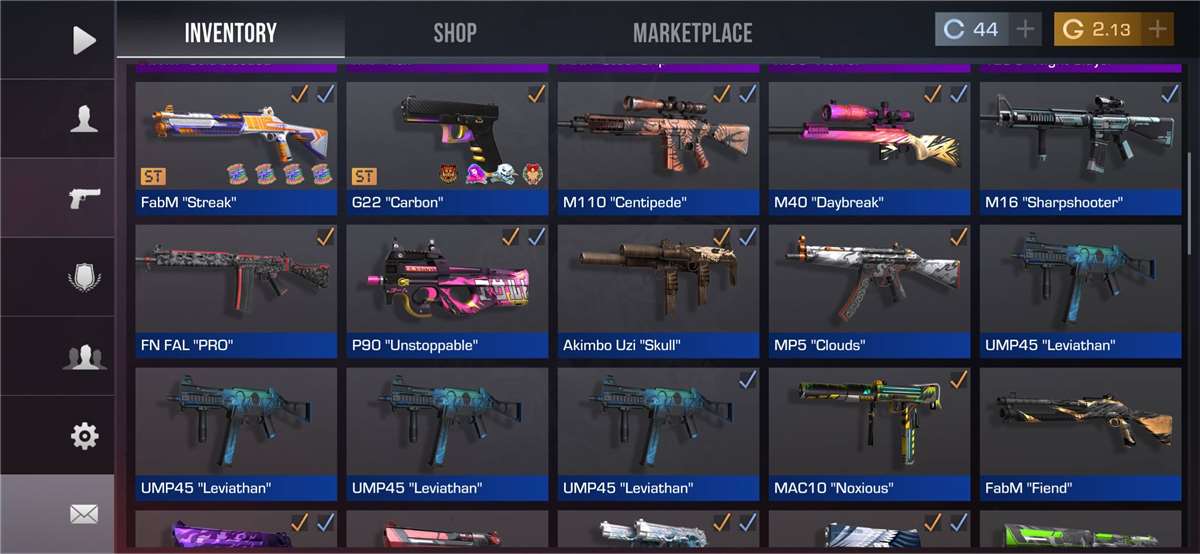Open the Marketplace tab

(x=692, y=32)
